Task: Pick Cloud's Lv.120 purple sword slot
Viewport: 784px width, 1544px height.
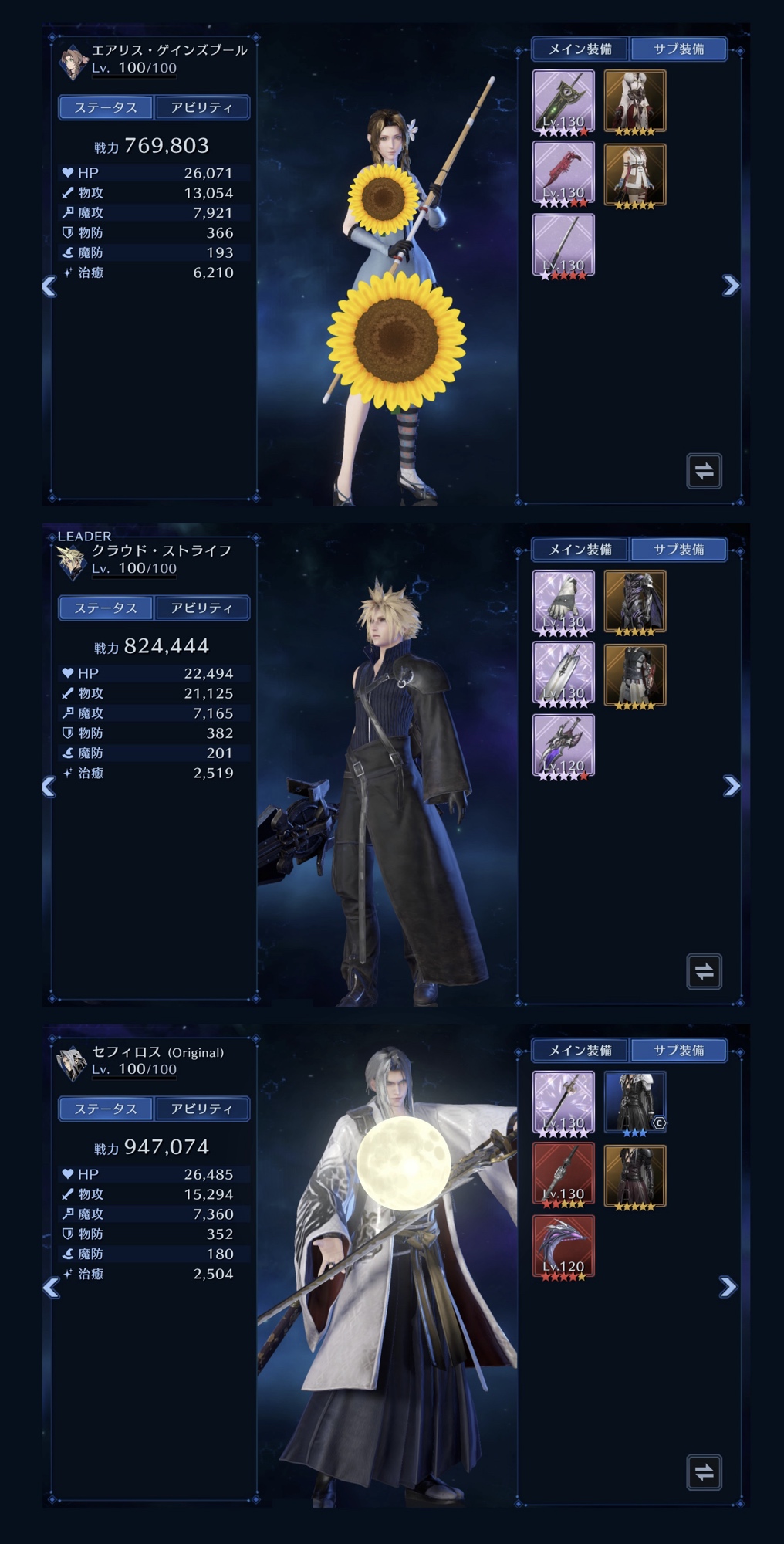Action: (563, 746)
